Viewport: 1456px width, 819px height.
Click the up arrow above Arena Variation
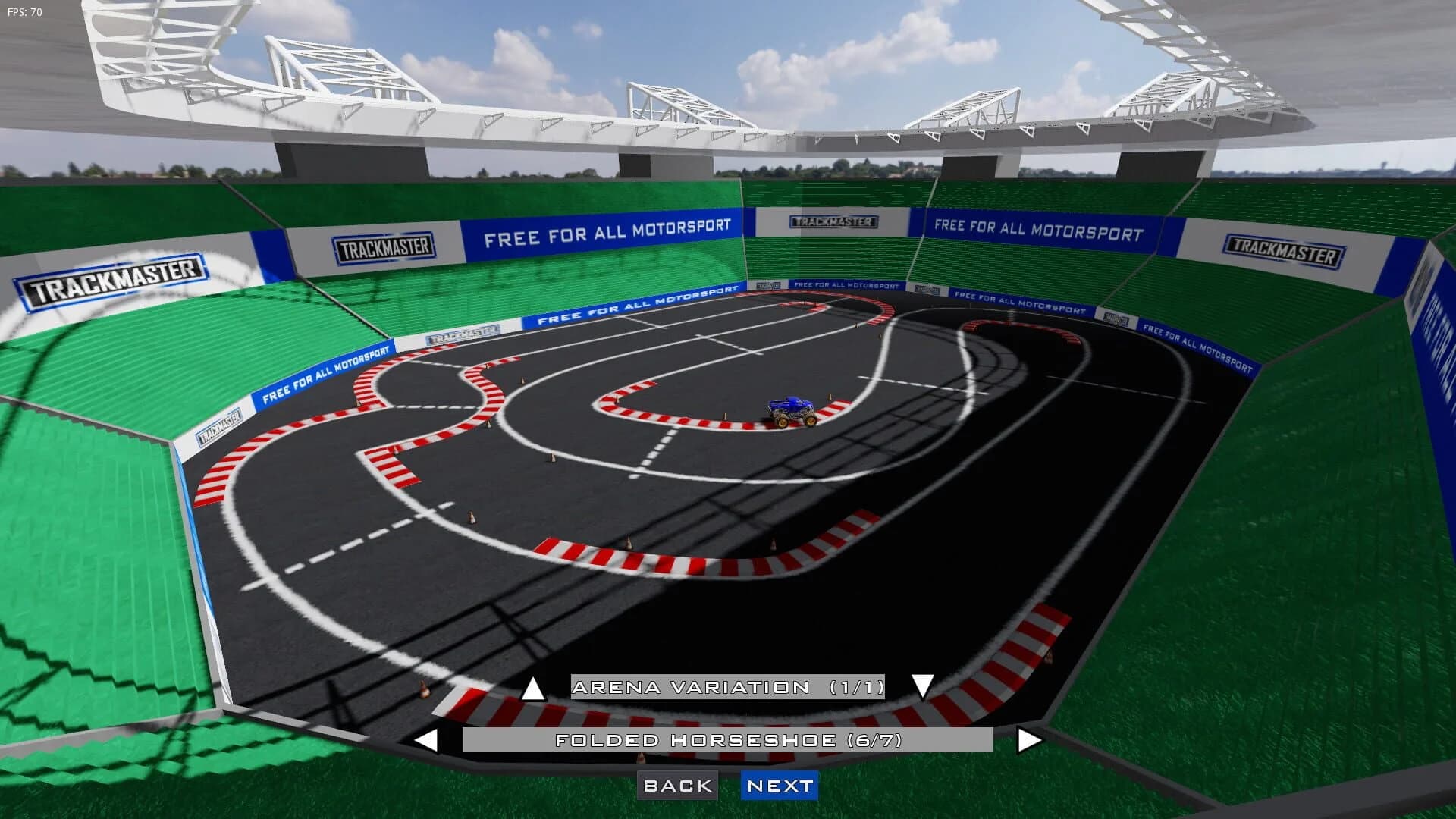pyautogui.click(x=533, y=689)
